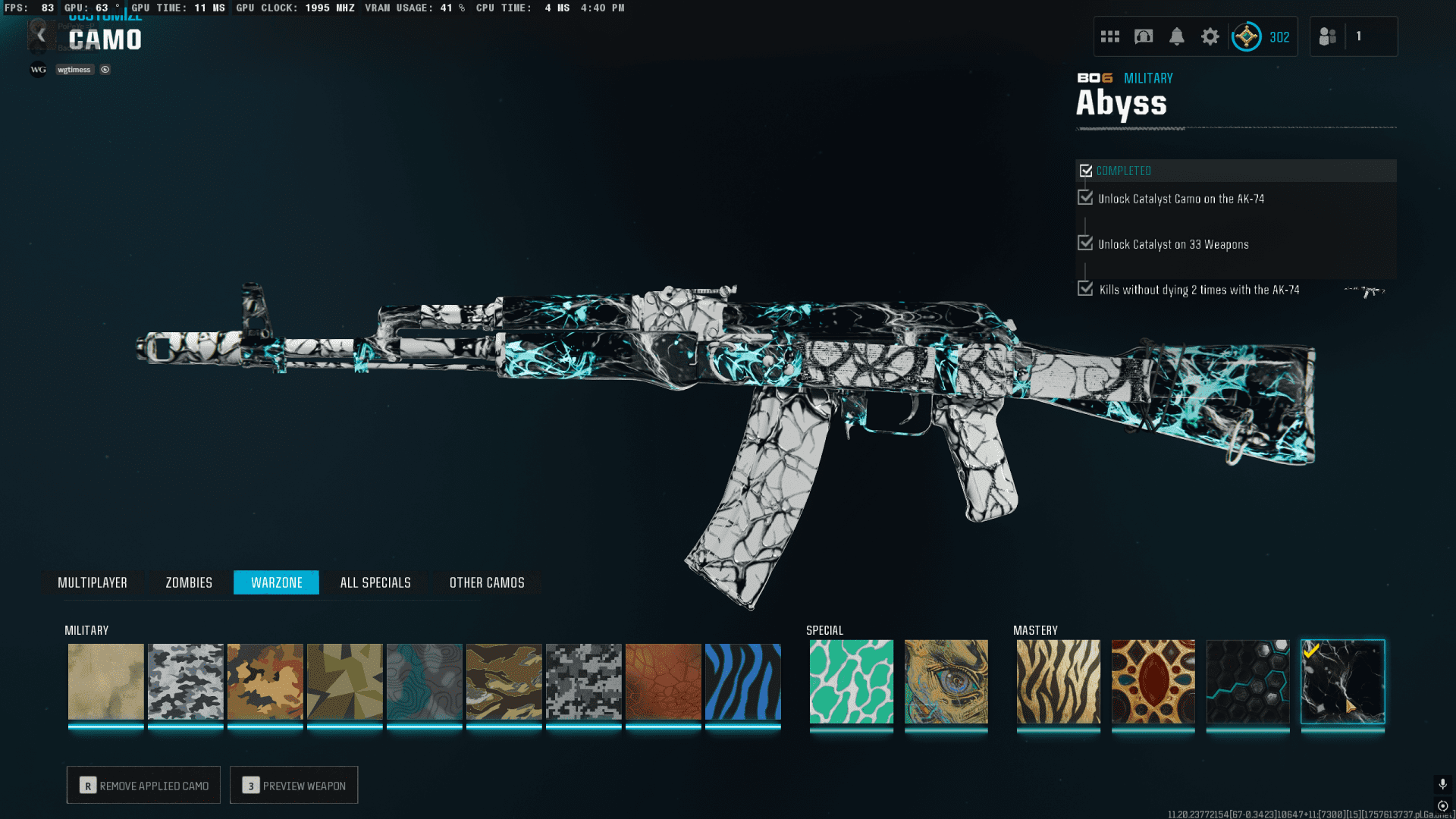
Task: Open the social party icon
Action: coord(1328,36)
